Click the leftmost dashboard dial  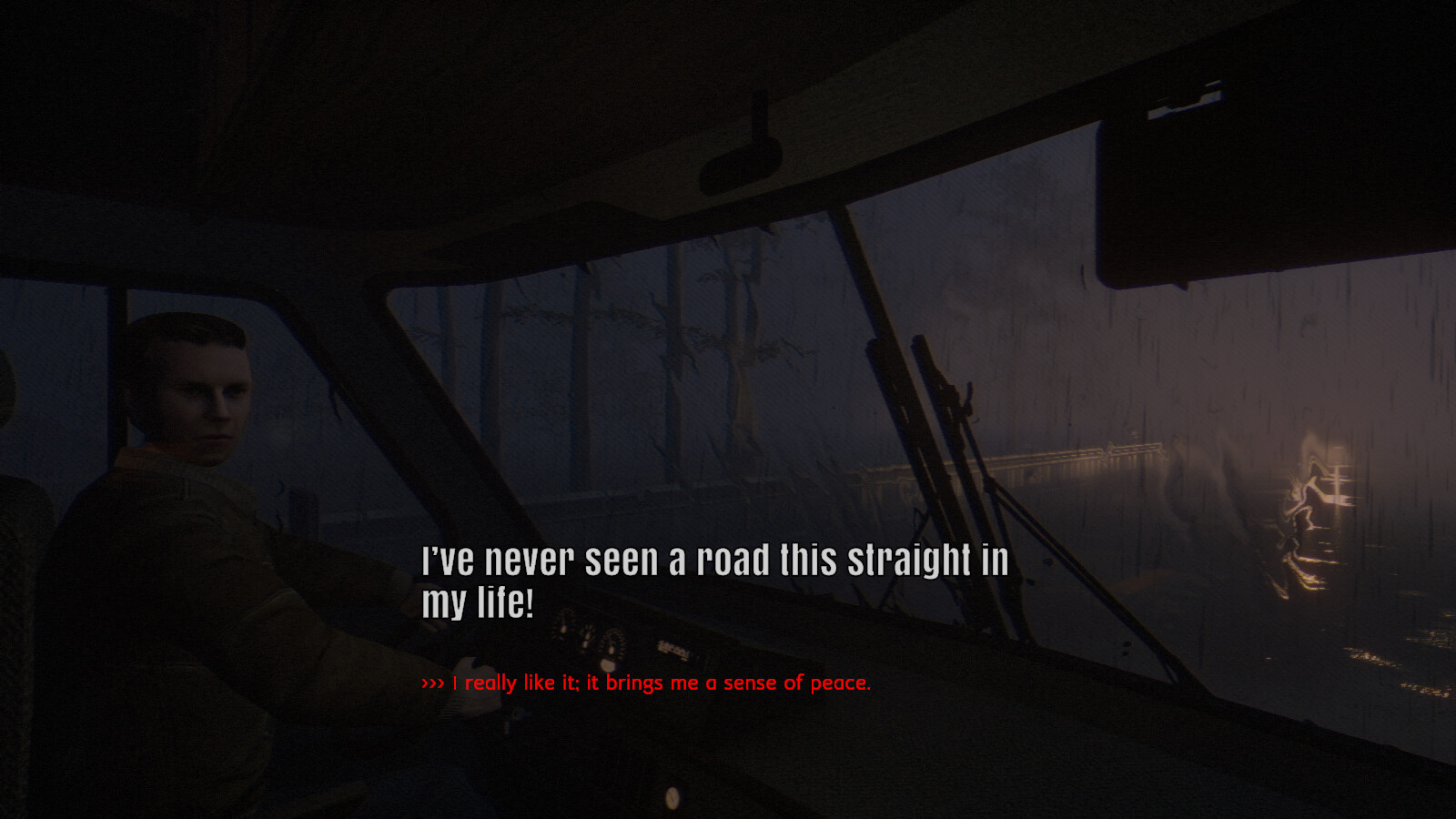(562, 626)
